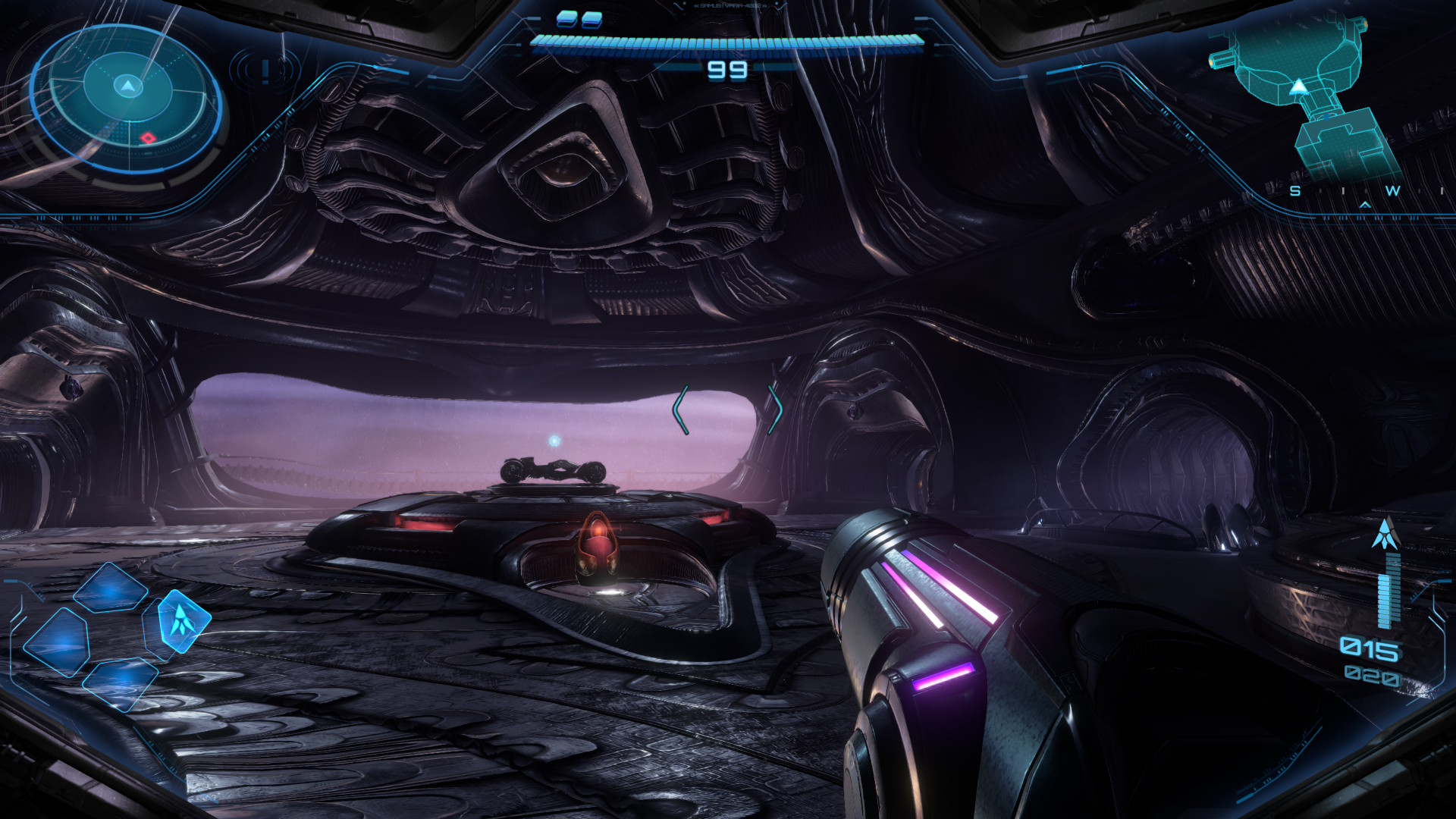Select the highlighted missile slot in the weapon selector

[180, 621]
